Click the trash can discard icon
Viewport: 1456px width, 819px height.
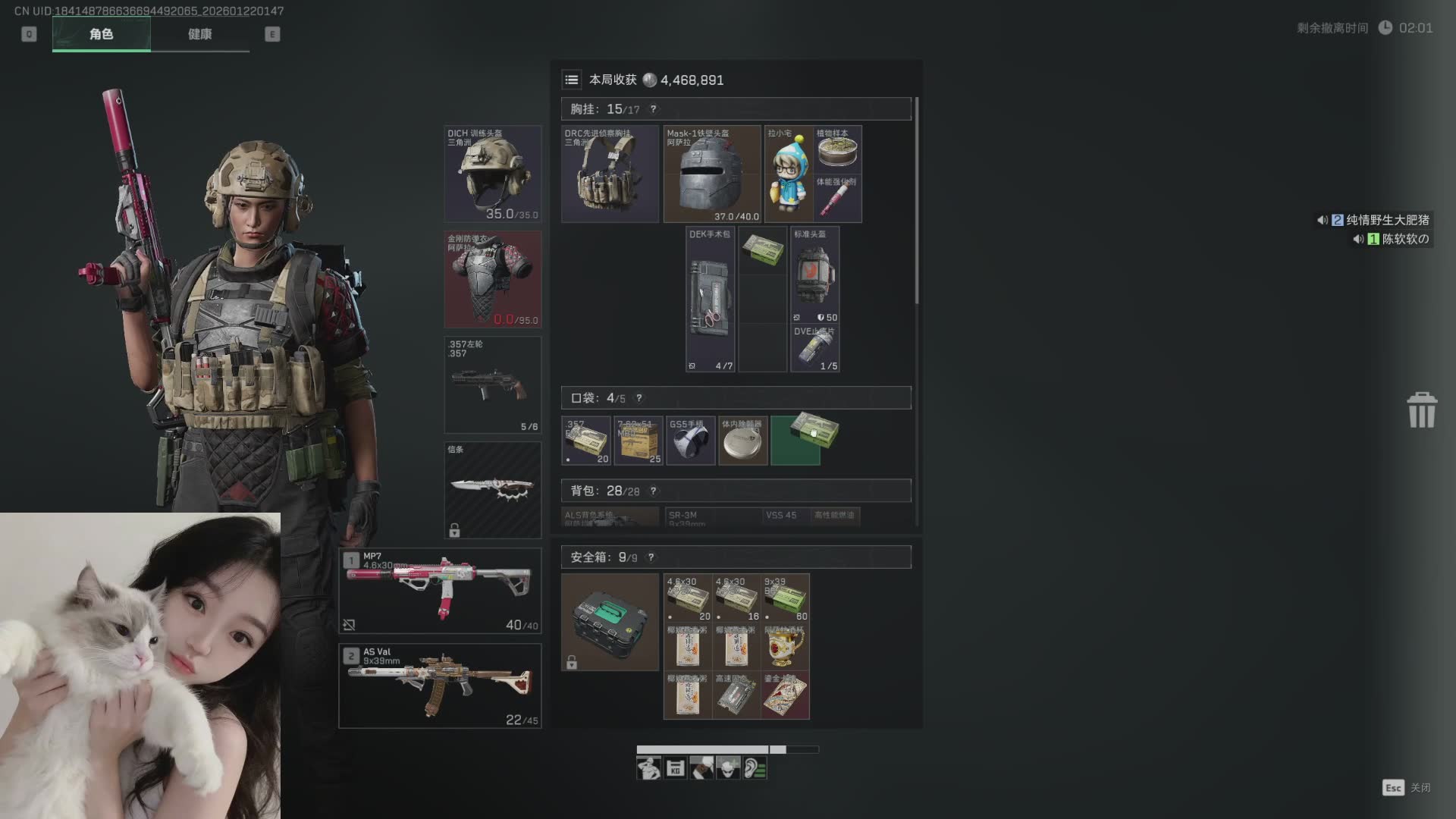pos(1422,410)
